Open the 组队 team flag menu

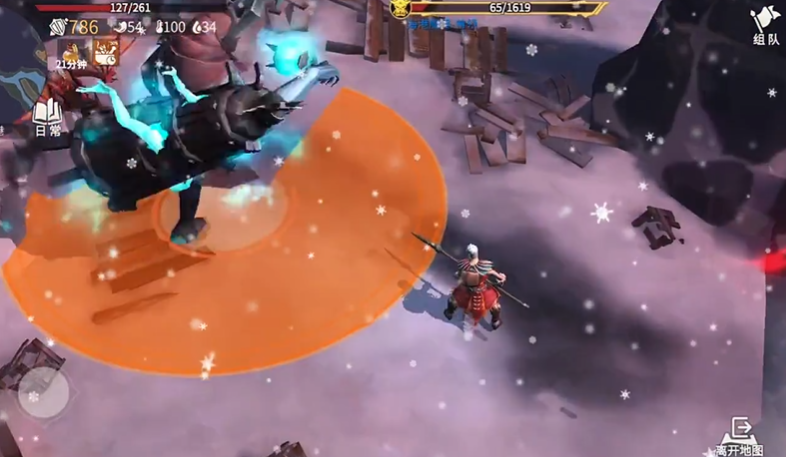pos(765,24)
